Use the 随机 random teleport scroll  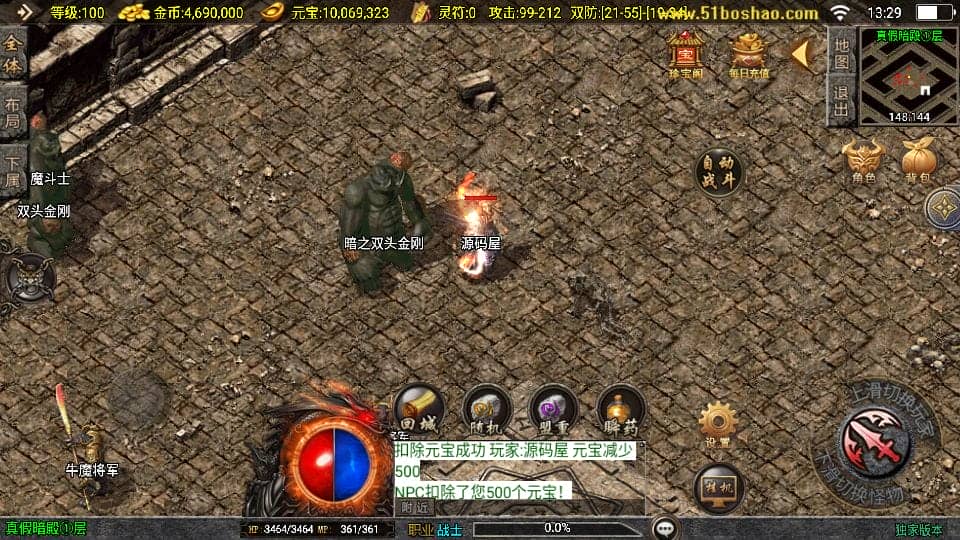pos(487,408)
